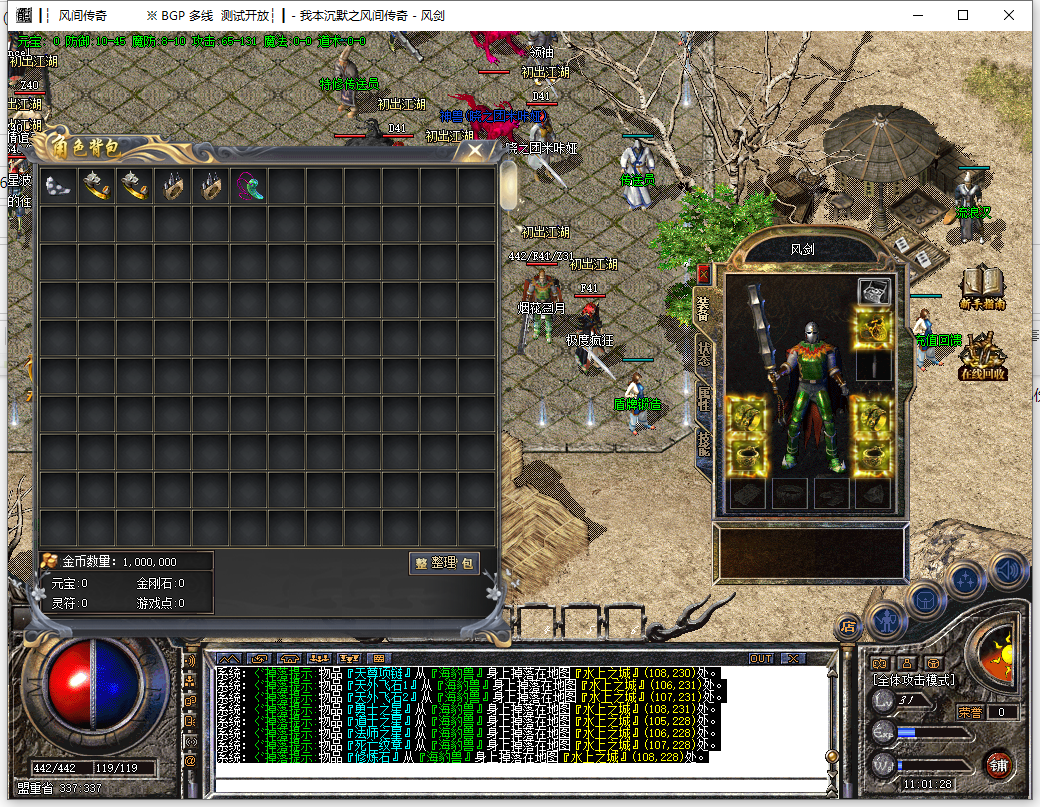Toggle the round speaker sound button
The height and width of the screenshot is (807, 1040).
[1009, 569]
